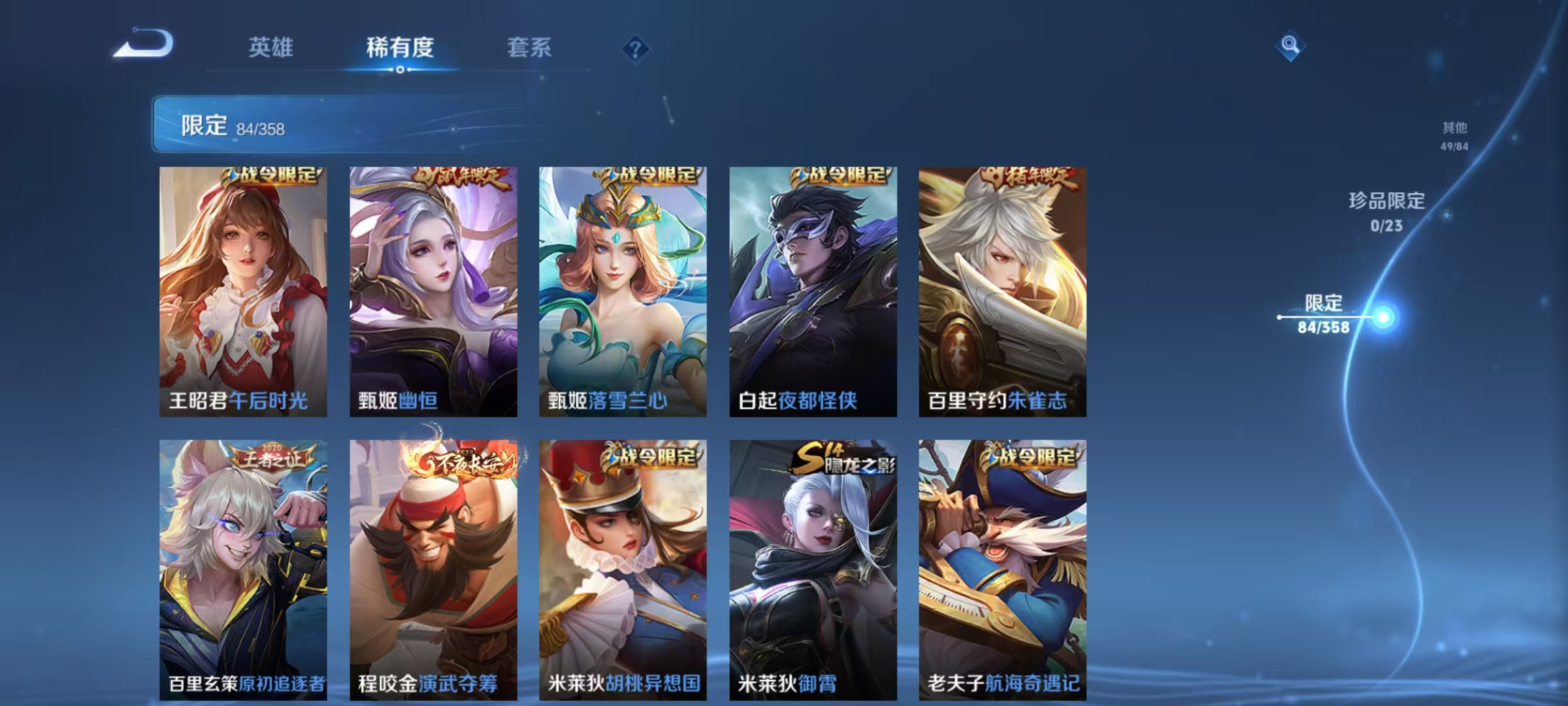Click the question mark help icon

pyautogui.click(x=637, y=49)
